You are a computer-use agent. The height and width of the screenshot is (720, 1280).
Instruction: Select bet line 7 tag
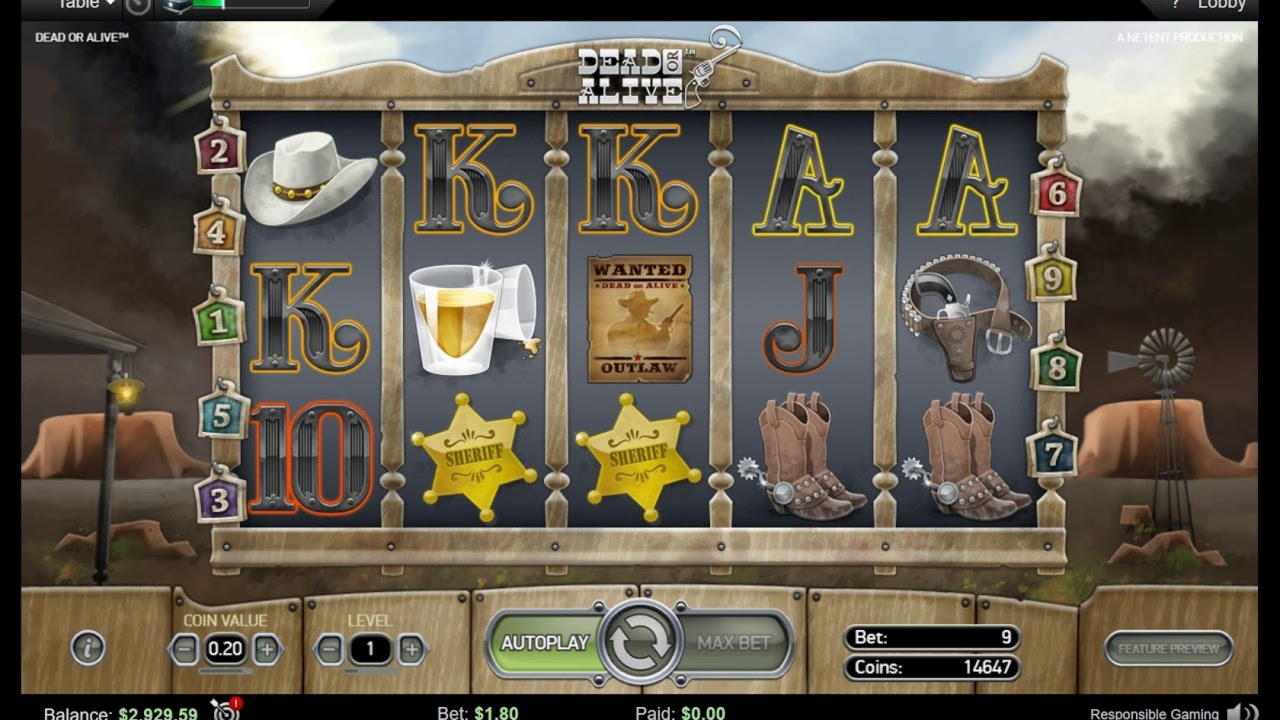pos(1051,454)
